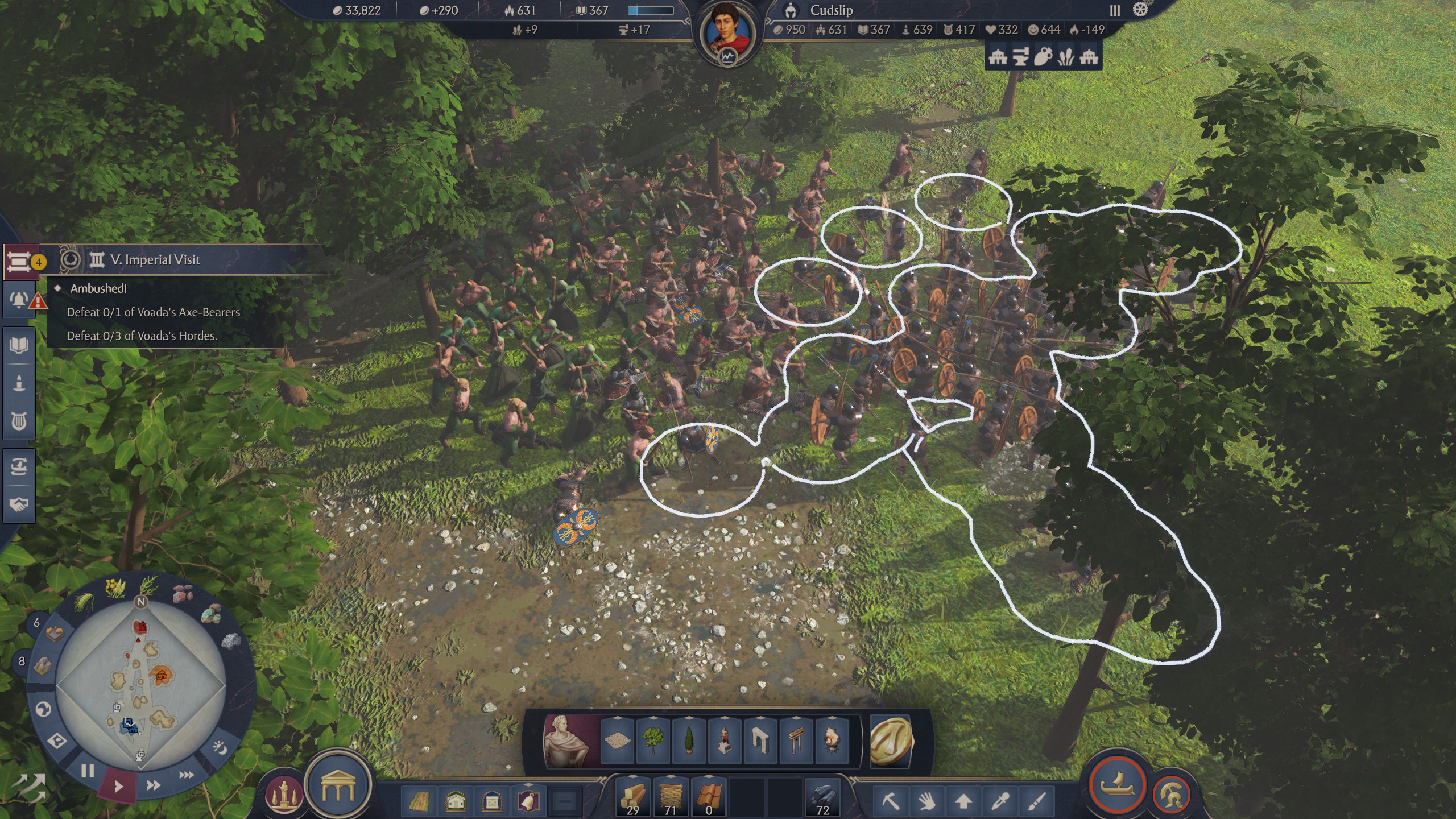Image resolution: width=1456 pixels, height=819 pixels.
Task: Toggle the day and night cycle button
Action: pyautogui.click(x=219, y=748)
